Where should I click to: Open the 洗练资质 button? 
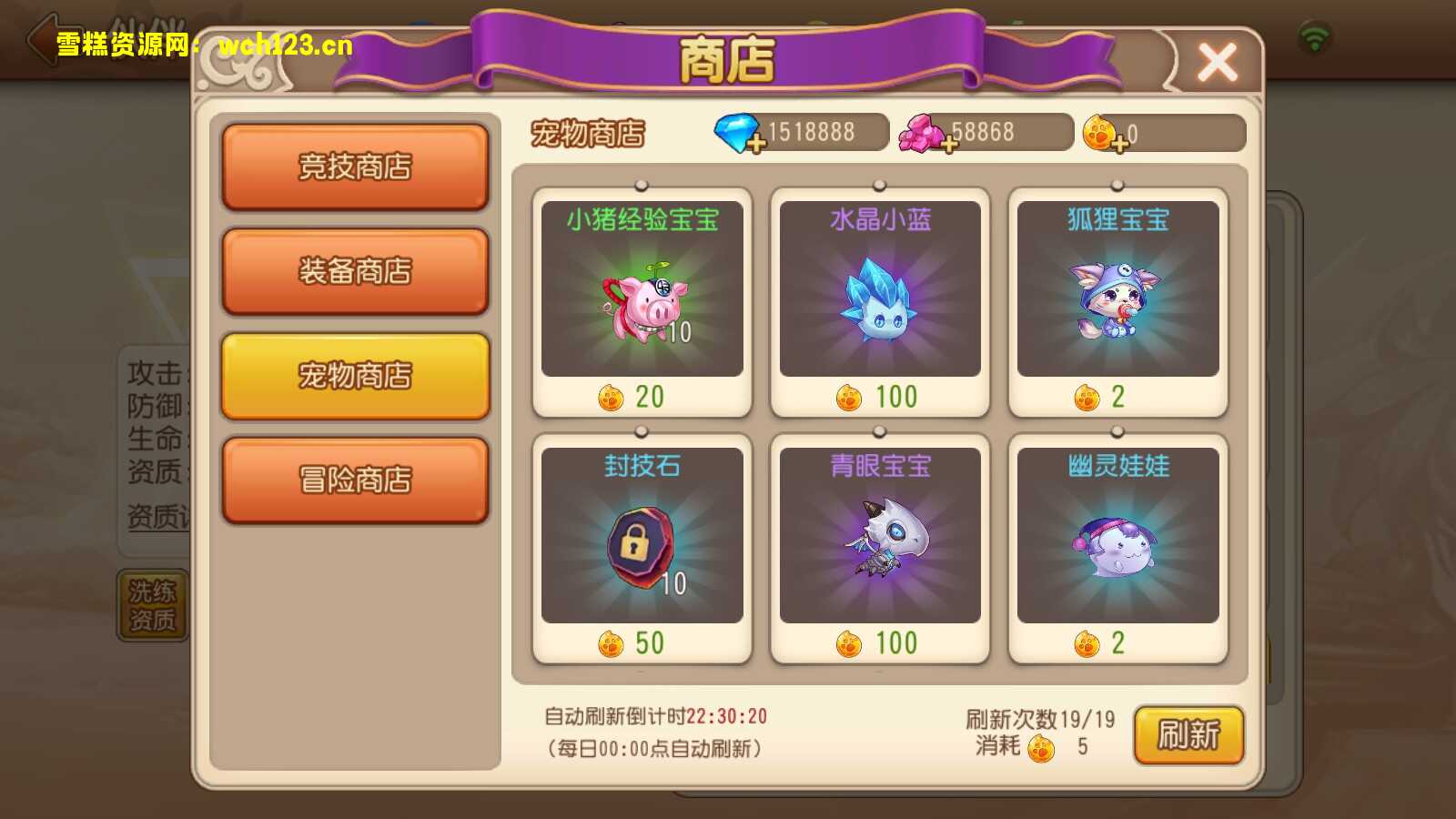(x=152, y=606)
